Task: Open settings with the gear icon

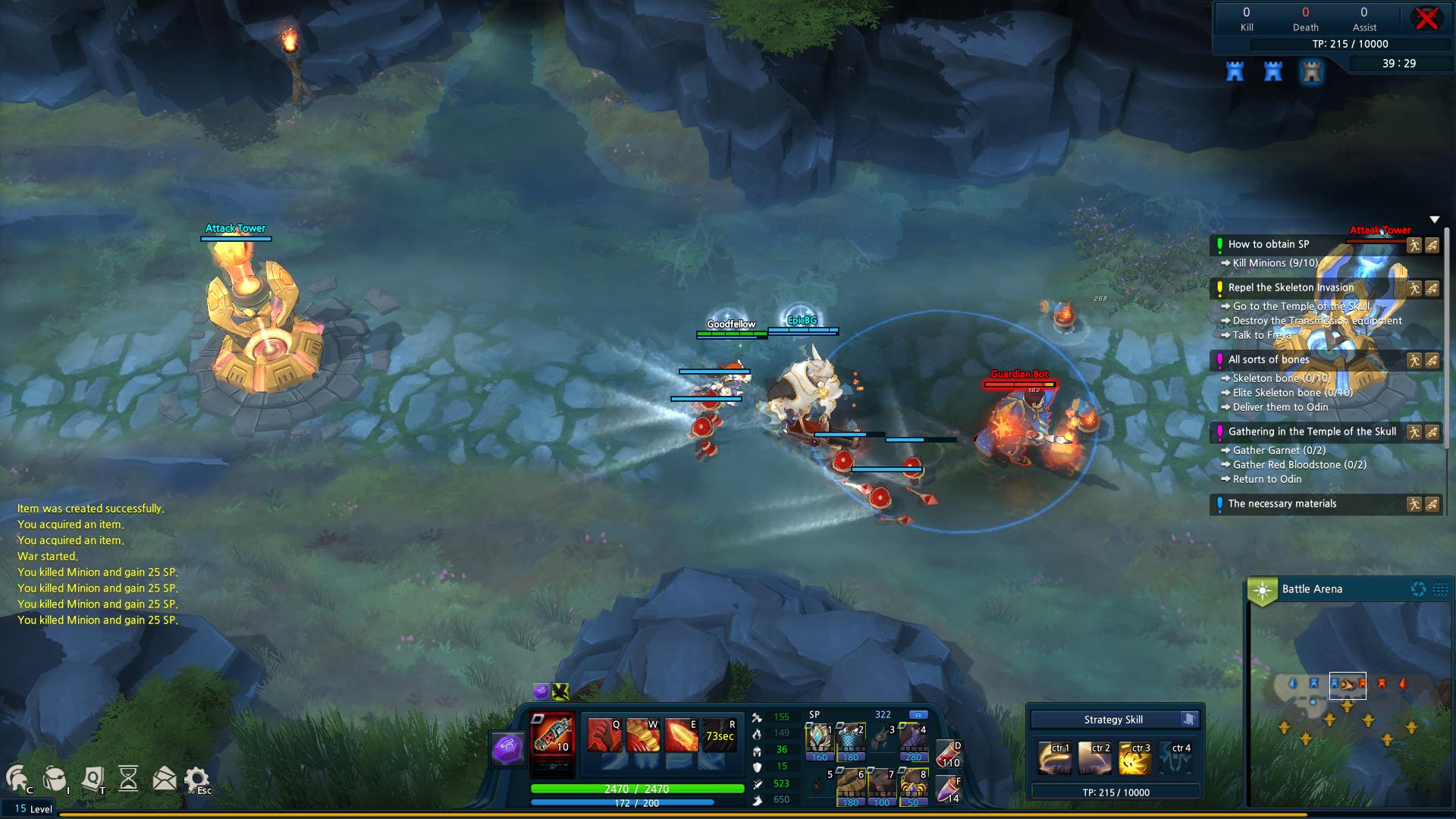Action: [197, 779]
